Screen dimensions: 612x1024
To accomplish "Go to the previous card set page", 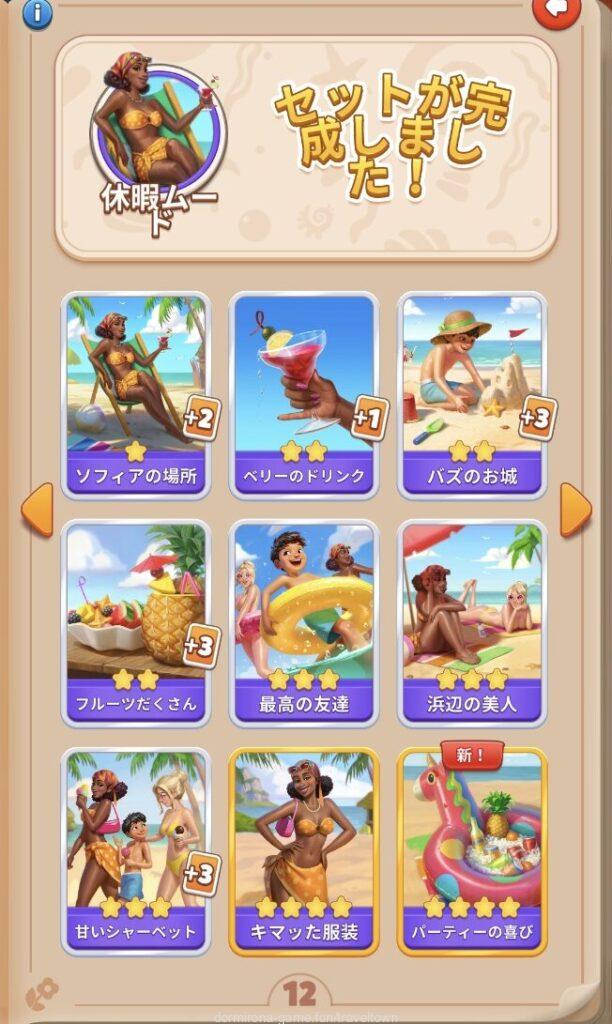I will click(x=36, y=510).
